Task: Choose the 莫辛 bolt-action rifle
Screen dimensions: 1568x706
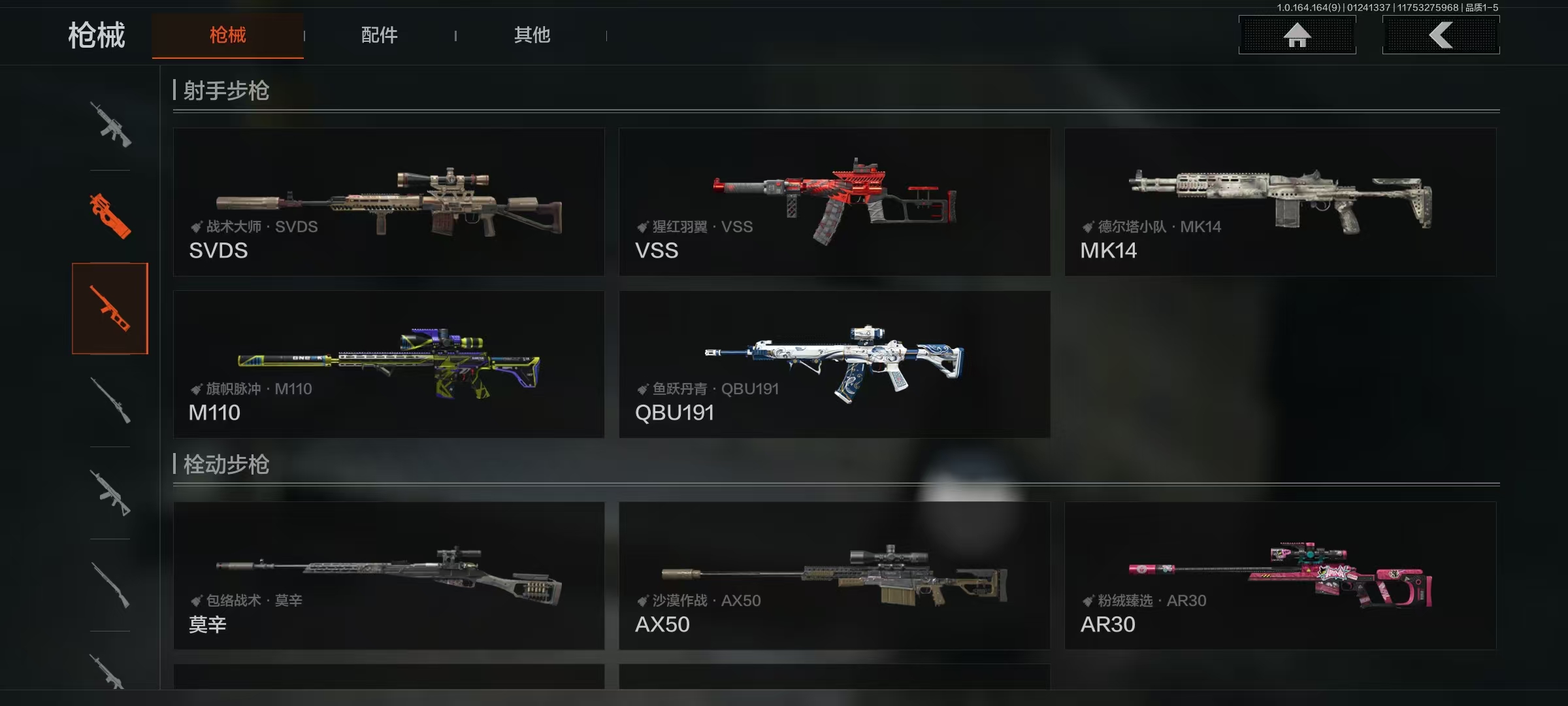Action: click(389, 576)
